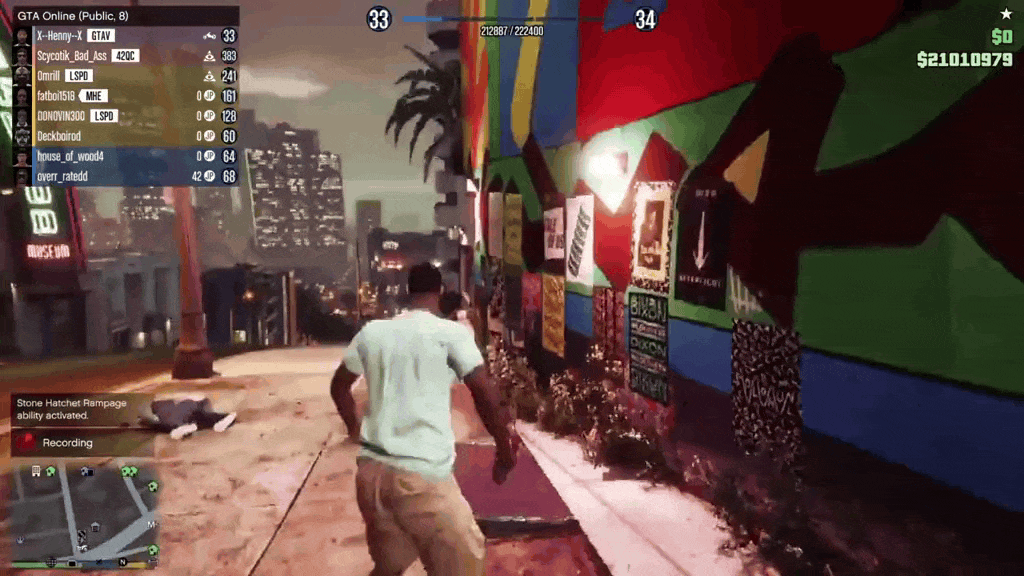This screenshot has width=1024, height=576.
Task: Pick DONOVIN300 from the session list
Action: 62,116
